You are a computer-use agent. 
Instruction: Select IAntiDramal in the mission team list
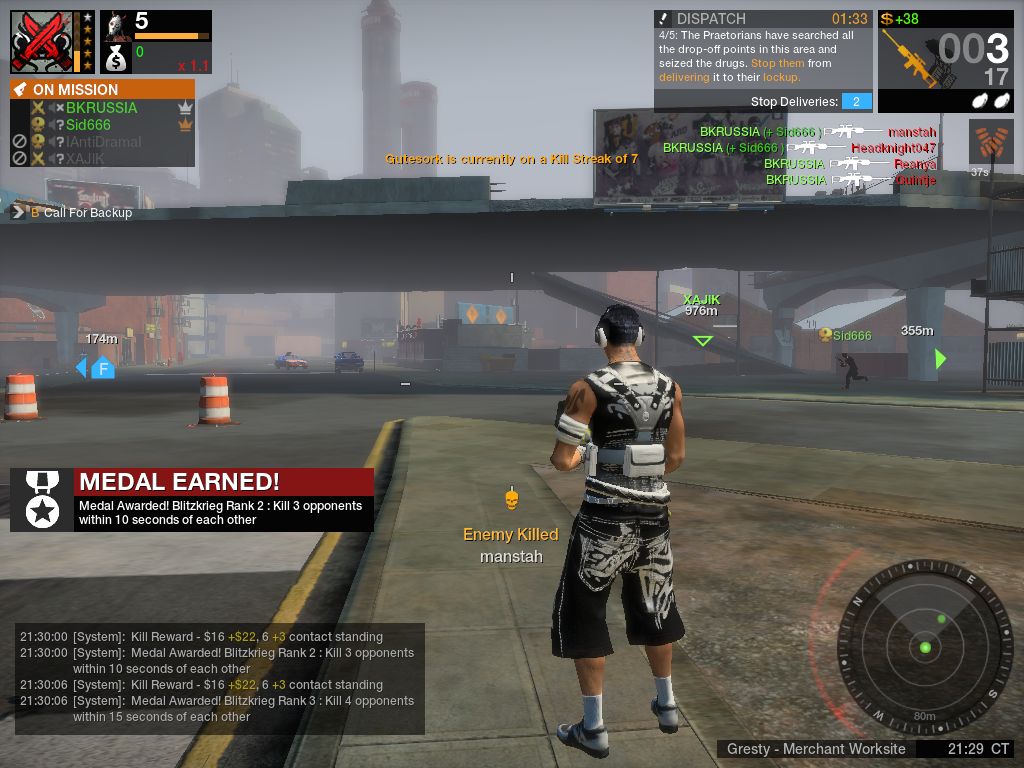pyautogui.click(x=103, y=141)
